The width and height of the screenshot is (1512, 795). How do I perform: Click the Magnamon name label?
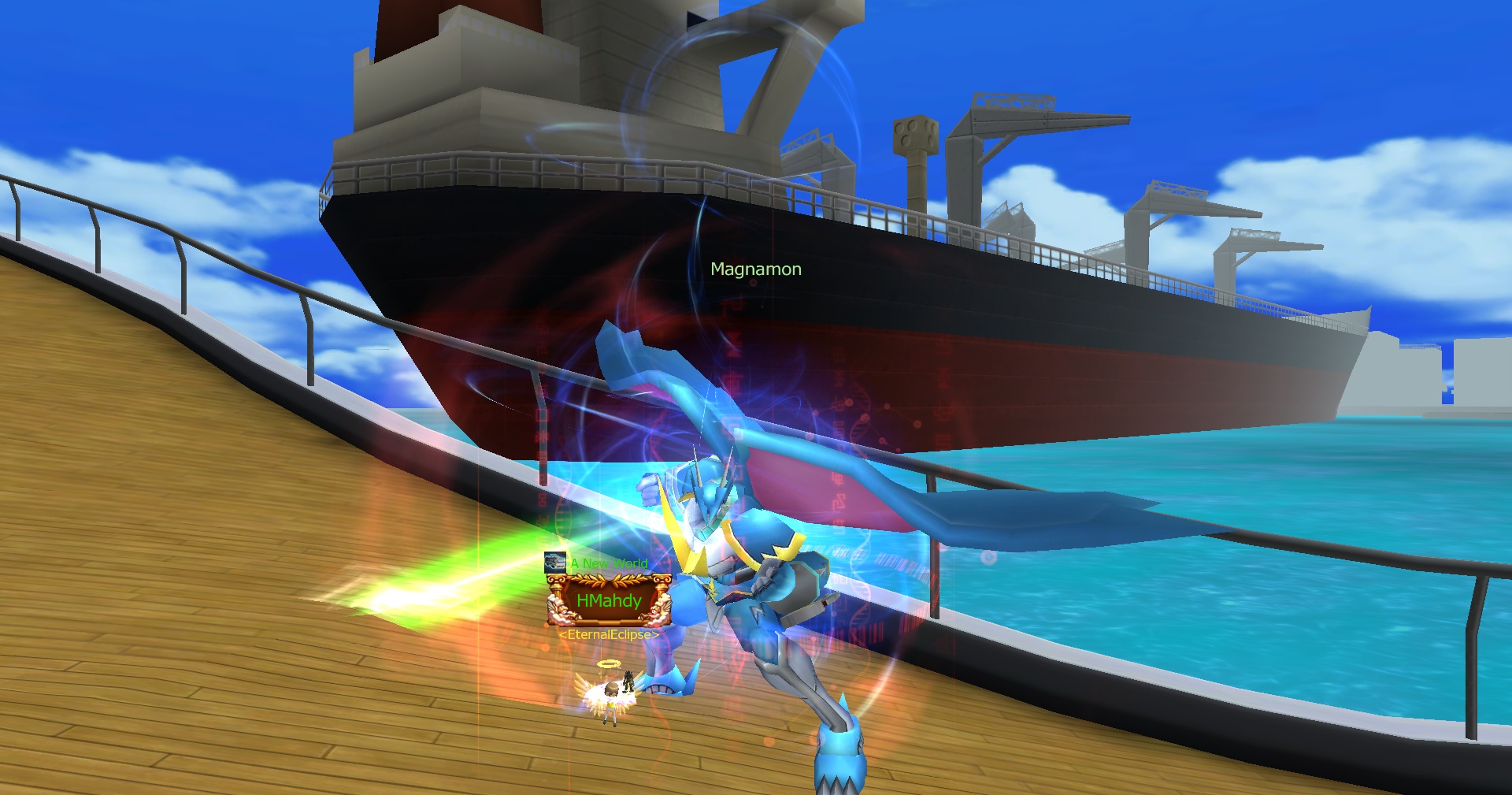click(755, 269)
